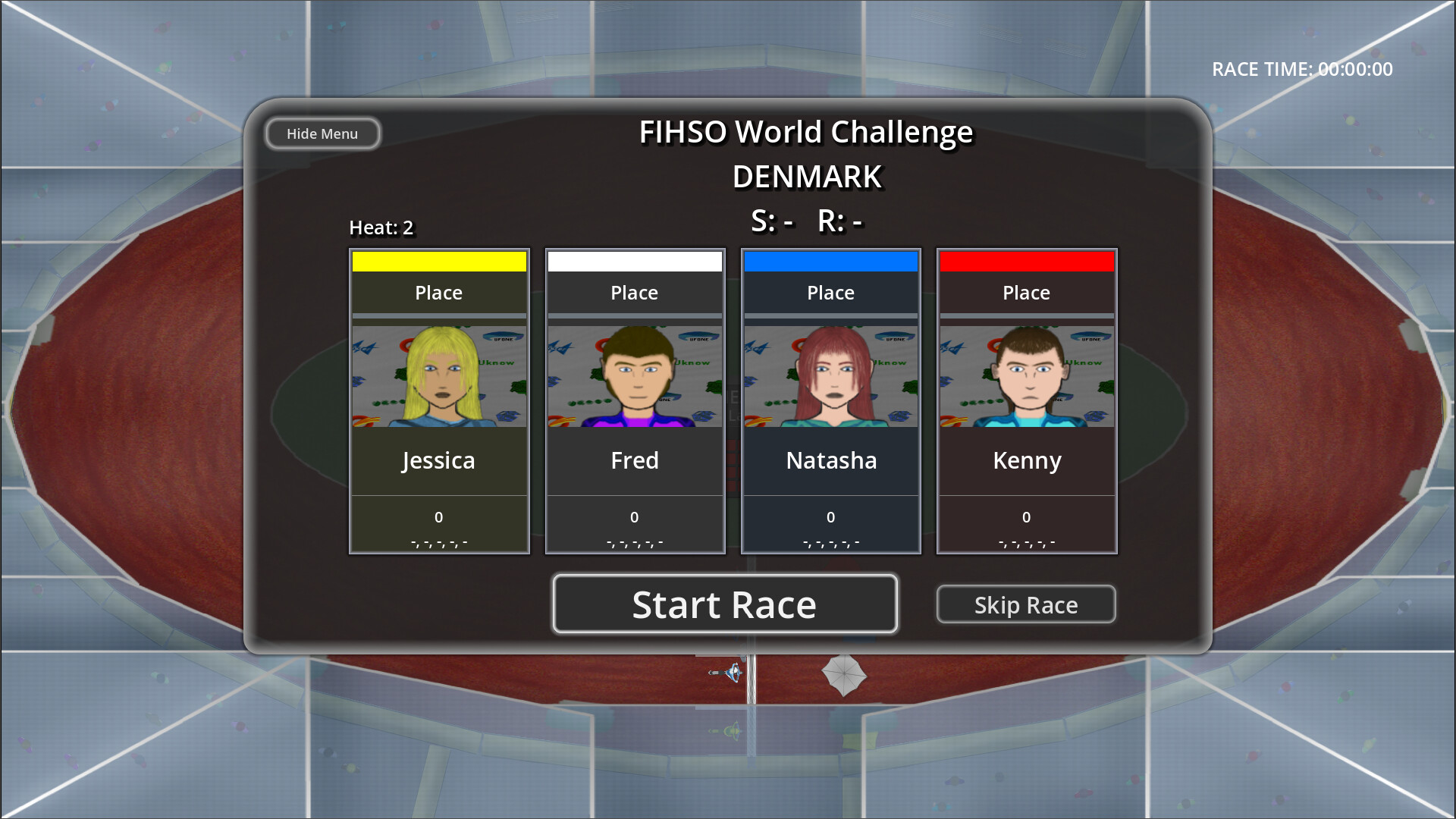
Task: Click Kenny's score of 0
Action: coord(1026,516)
